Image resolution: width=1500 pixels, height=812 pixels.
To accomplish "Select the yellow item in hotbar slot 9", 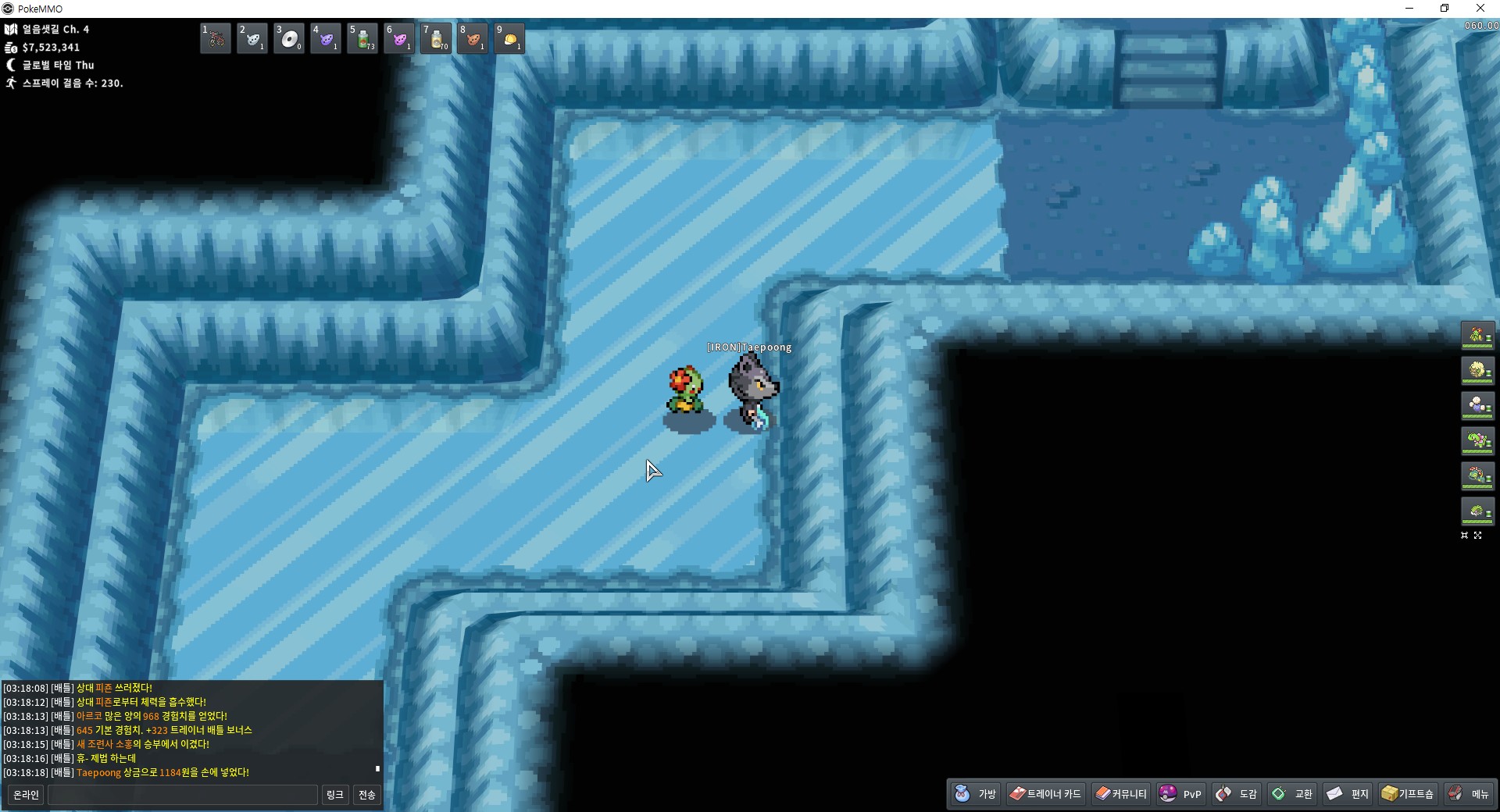I will tap(509, 38).
